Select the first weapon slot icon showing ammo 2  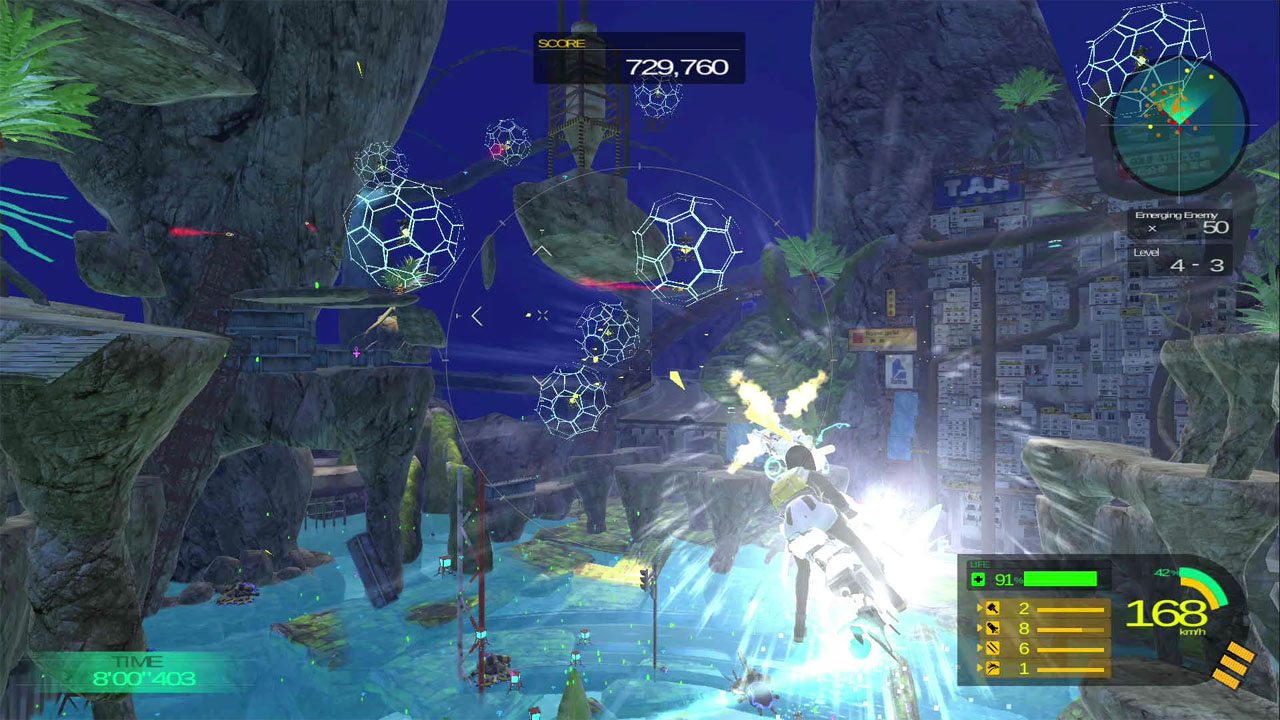click(992, 608)
